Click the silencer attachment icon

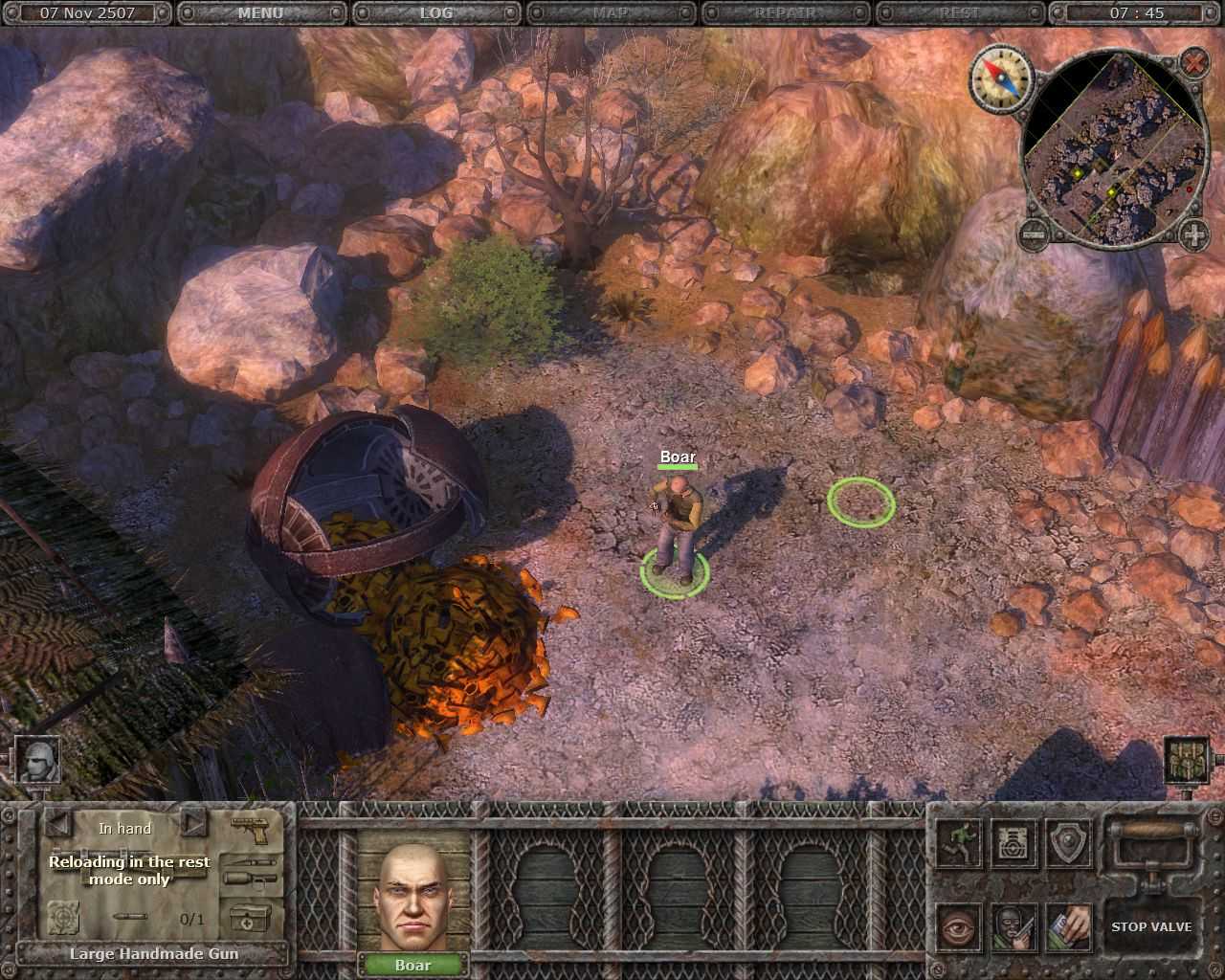tap(252, 879)
